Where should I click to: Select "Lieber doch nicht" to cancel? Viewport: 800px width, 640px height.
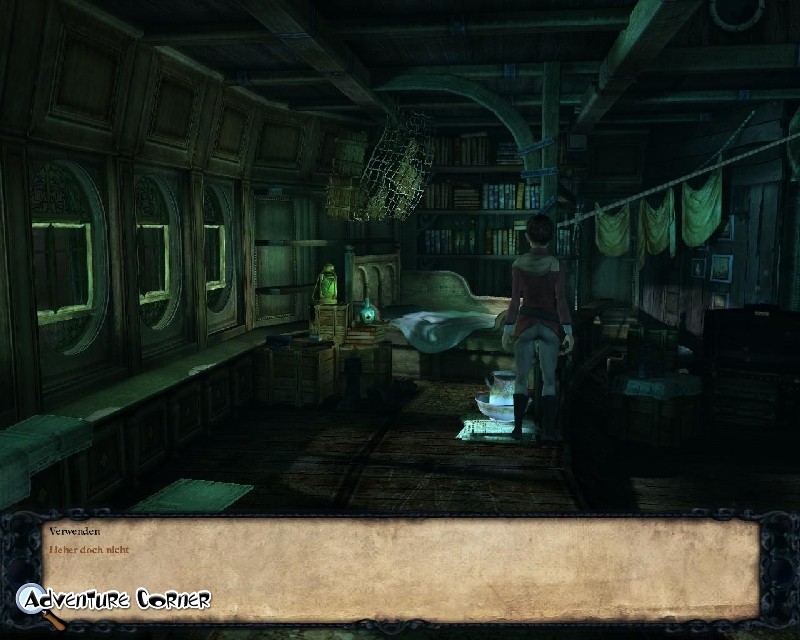[x=89, y=549]
